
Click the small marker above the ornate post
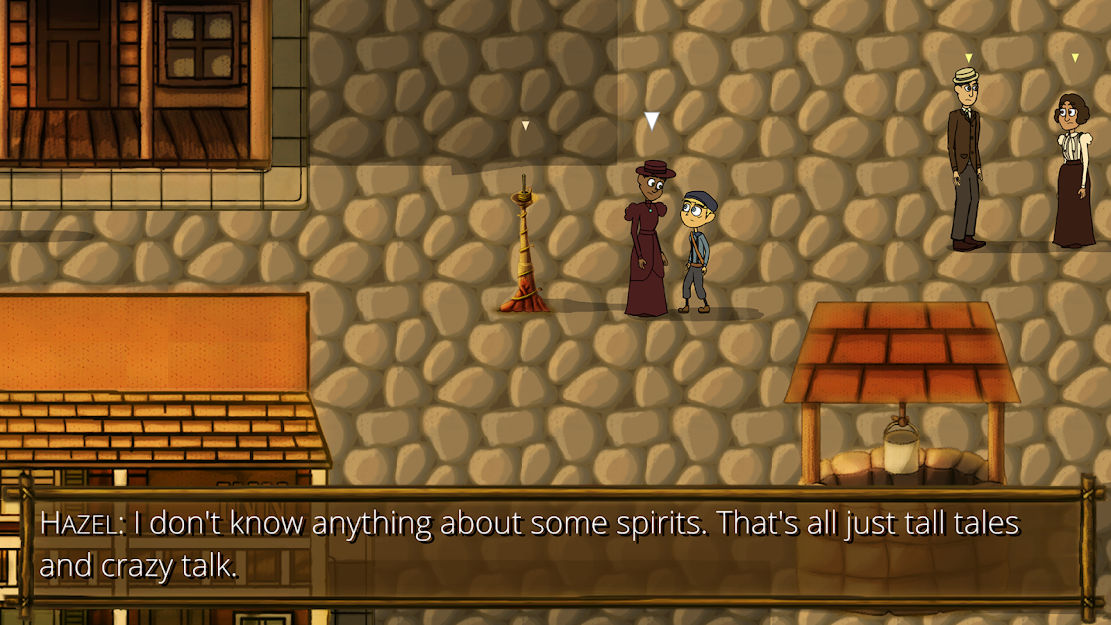525,126
